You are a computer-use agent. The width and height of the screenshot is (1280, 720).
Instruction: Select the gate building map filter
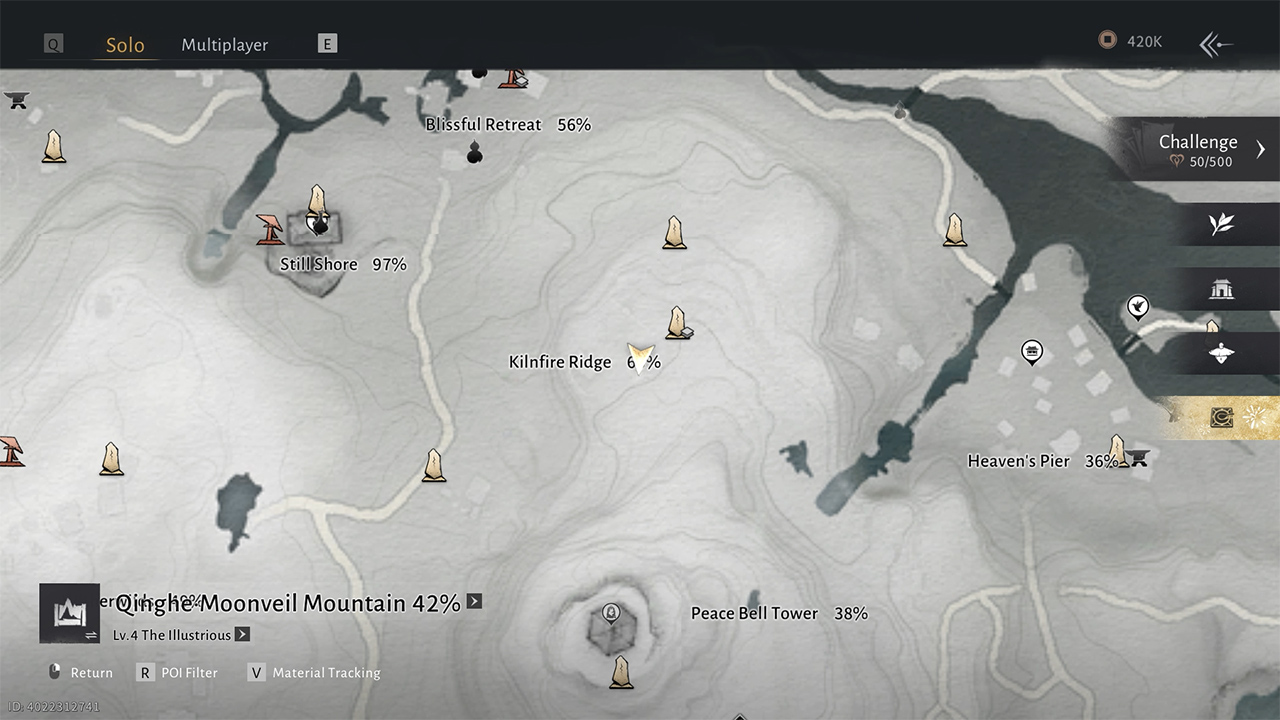pos(1221,290)
